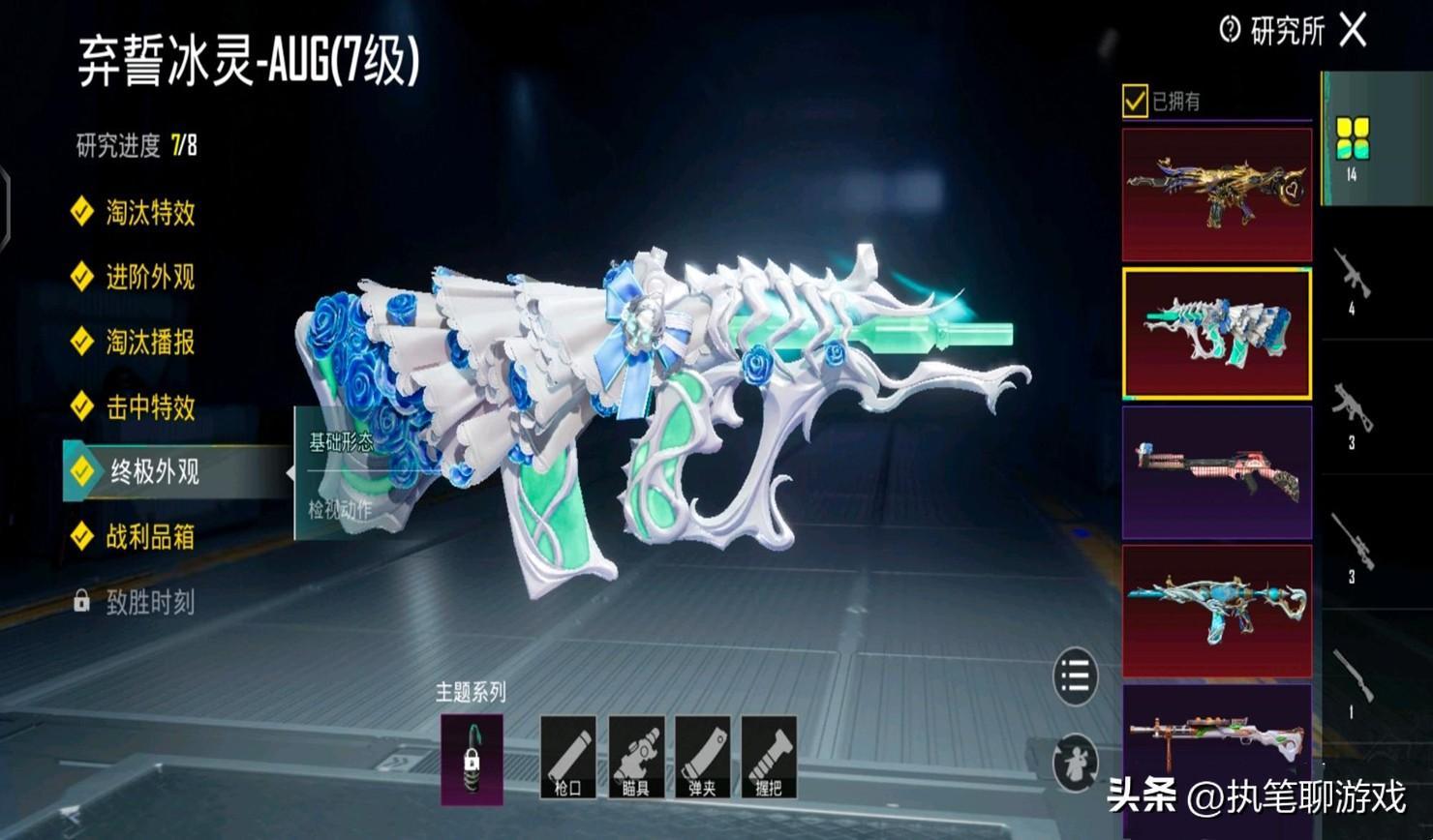Select the ice spirit AUG thumbnail
Image resolution: width=1433 pixels, height=840 pixels.
coord(1216,334)
